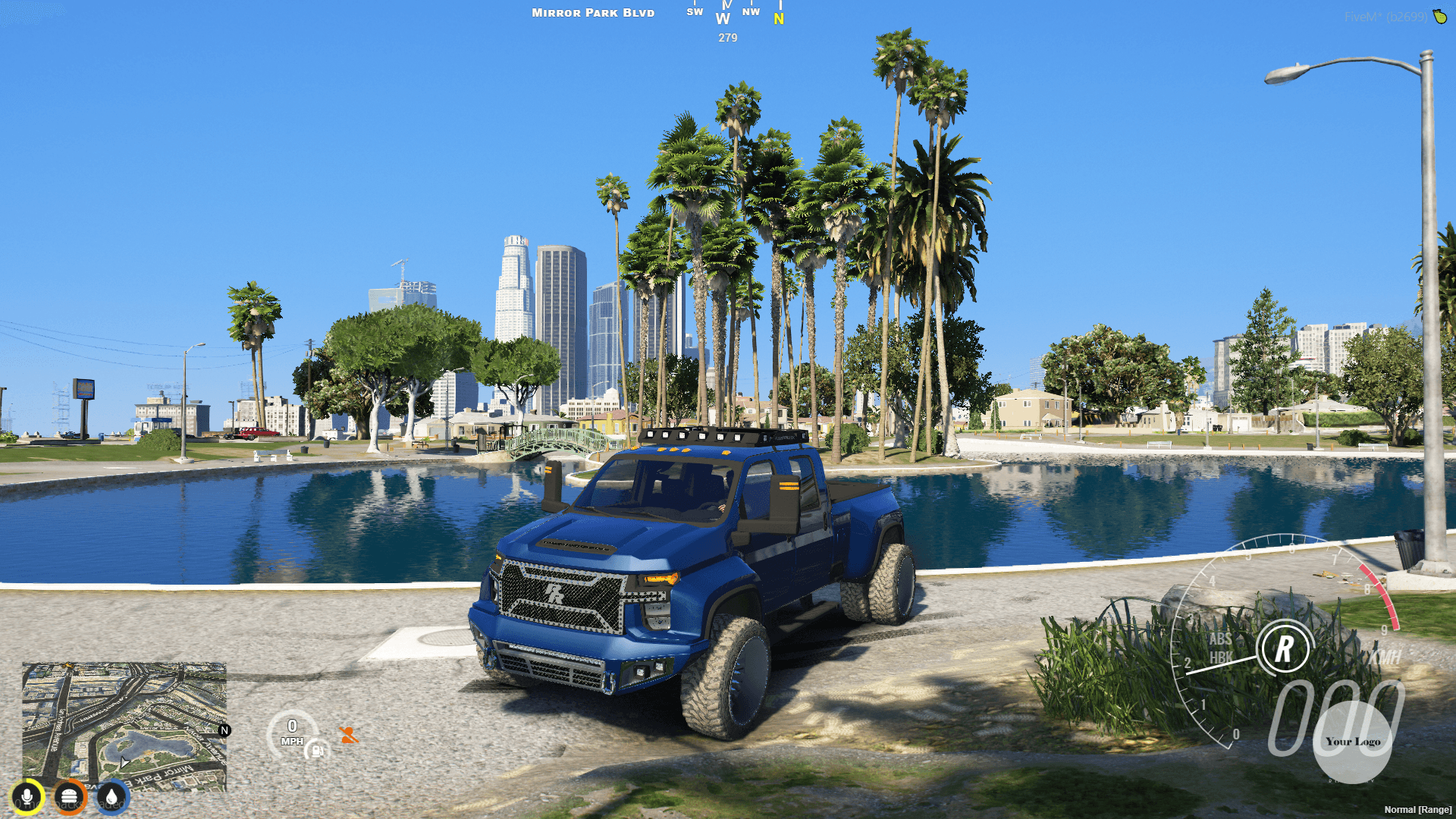
Task: Click the microphone voice icon
Action: [27, 797]
